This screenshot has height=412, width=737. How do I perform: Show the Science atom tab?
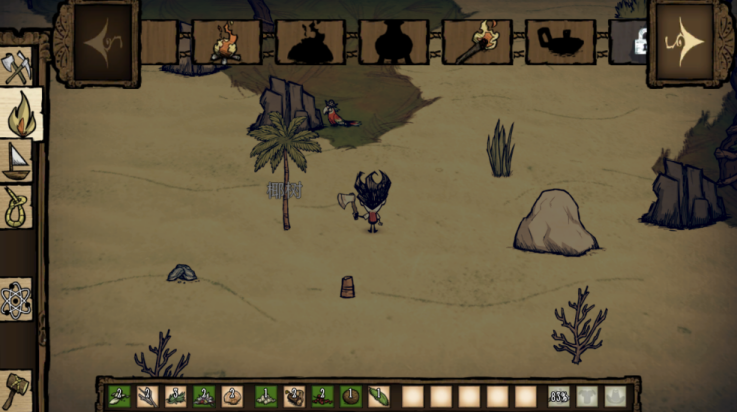pyautogui.click(x=18, y=299)
